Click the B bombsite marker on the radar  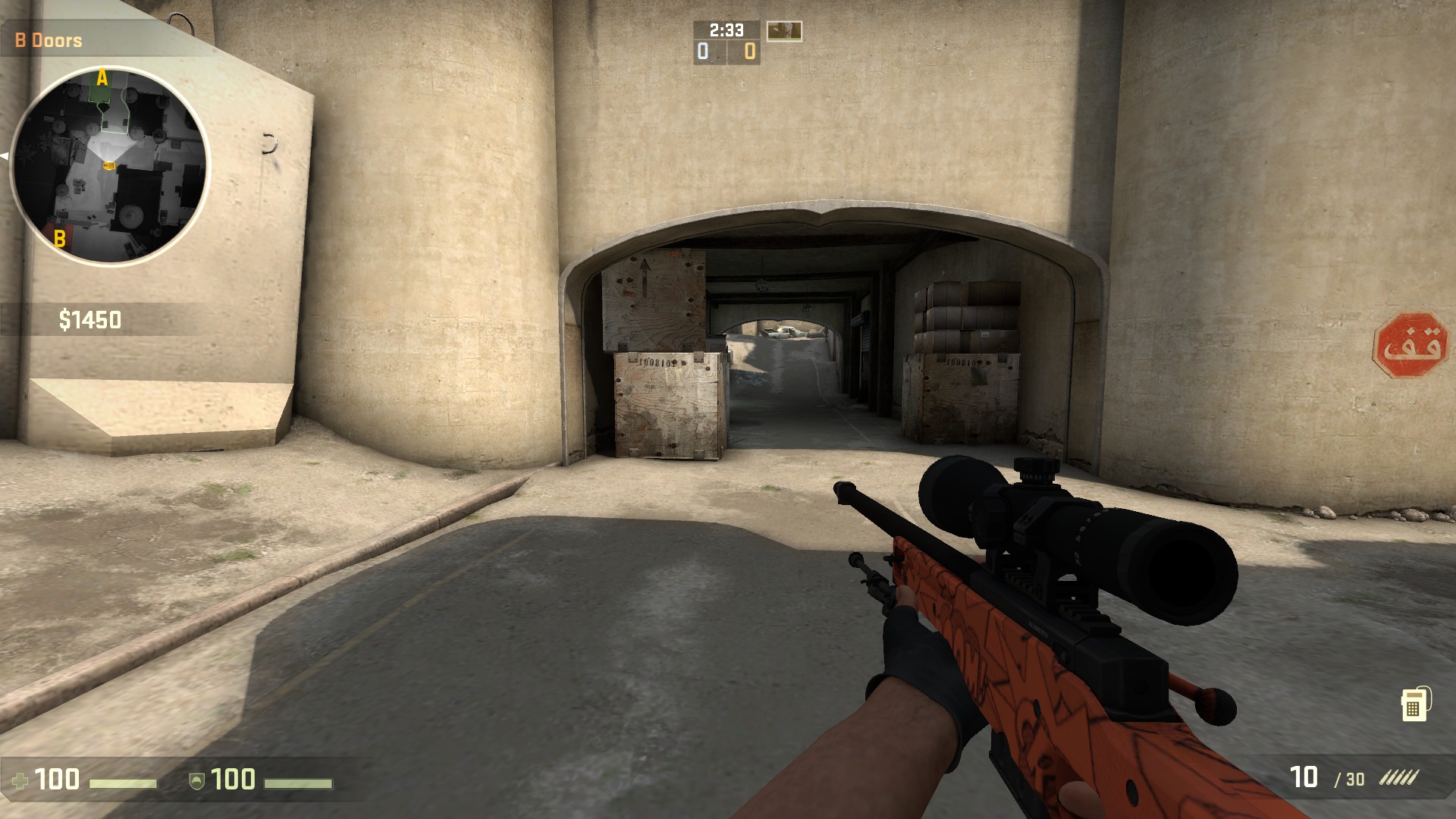pos(58,237)
